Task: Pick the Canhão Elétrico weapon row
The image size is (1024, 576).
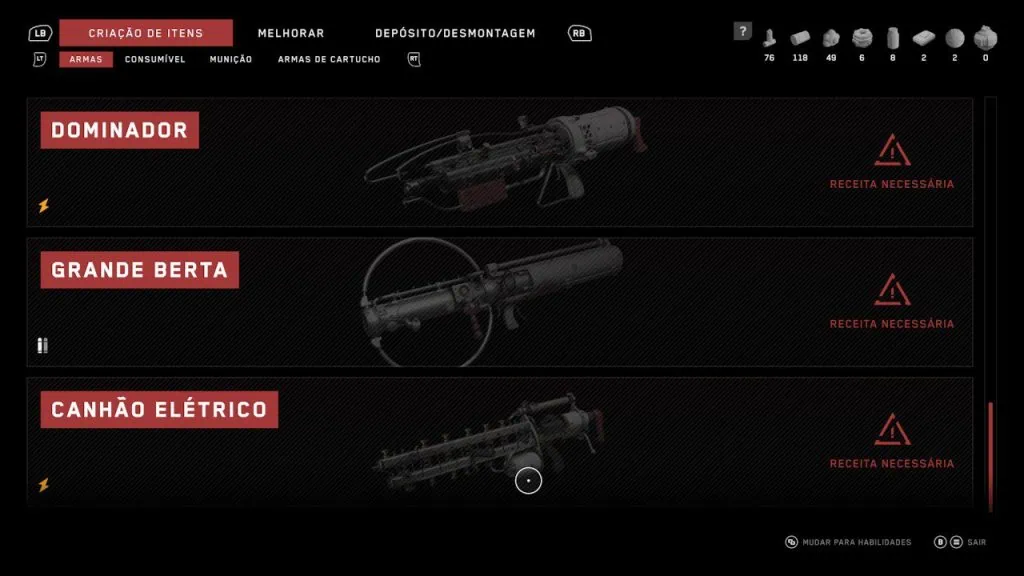Action: (499, 440)
